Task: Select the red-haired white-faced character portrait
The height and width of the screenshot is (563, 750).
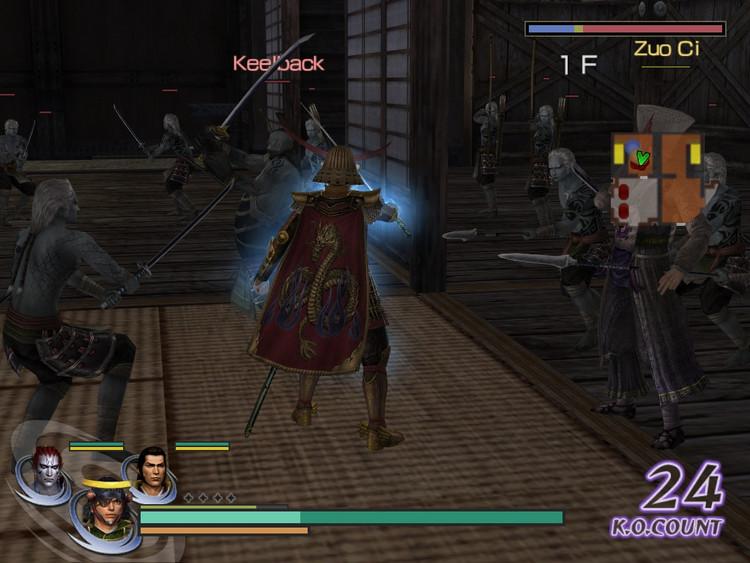Action: click(47, 467)
